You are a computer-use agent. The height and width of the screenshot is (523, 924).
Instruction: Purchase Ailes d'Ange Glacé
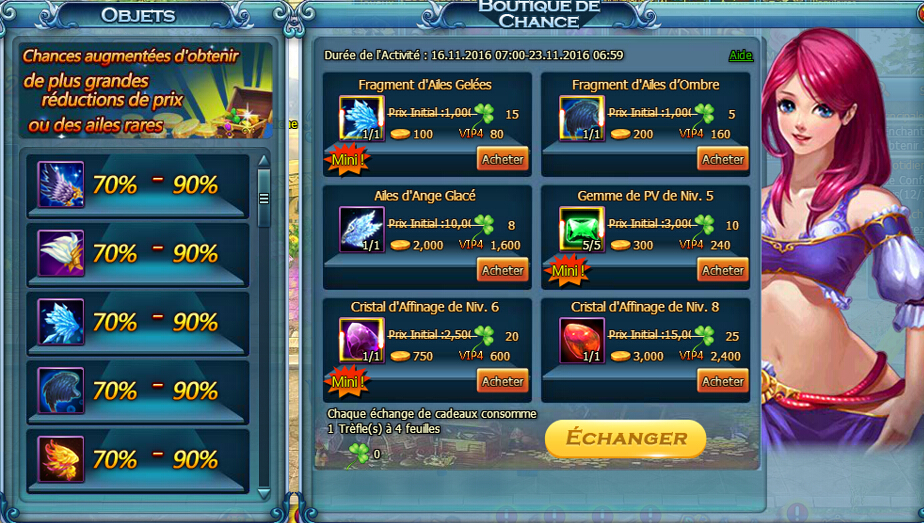coord(502,270)
